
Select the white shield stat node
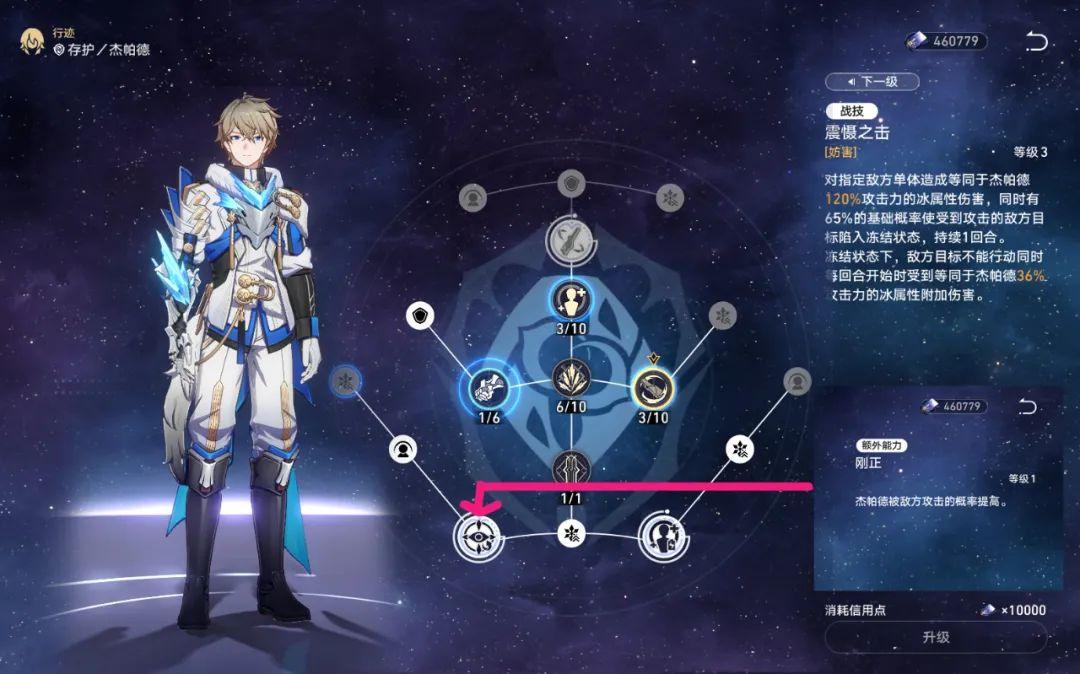(420, 317)
